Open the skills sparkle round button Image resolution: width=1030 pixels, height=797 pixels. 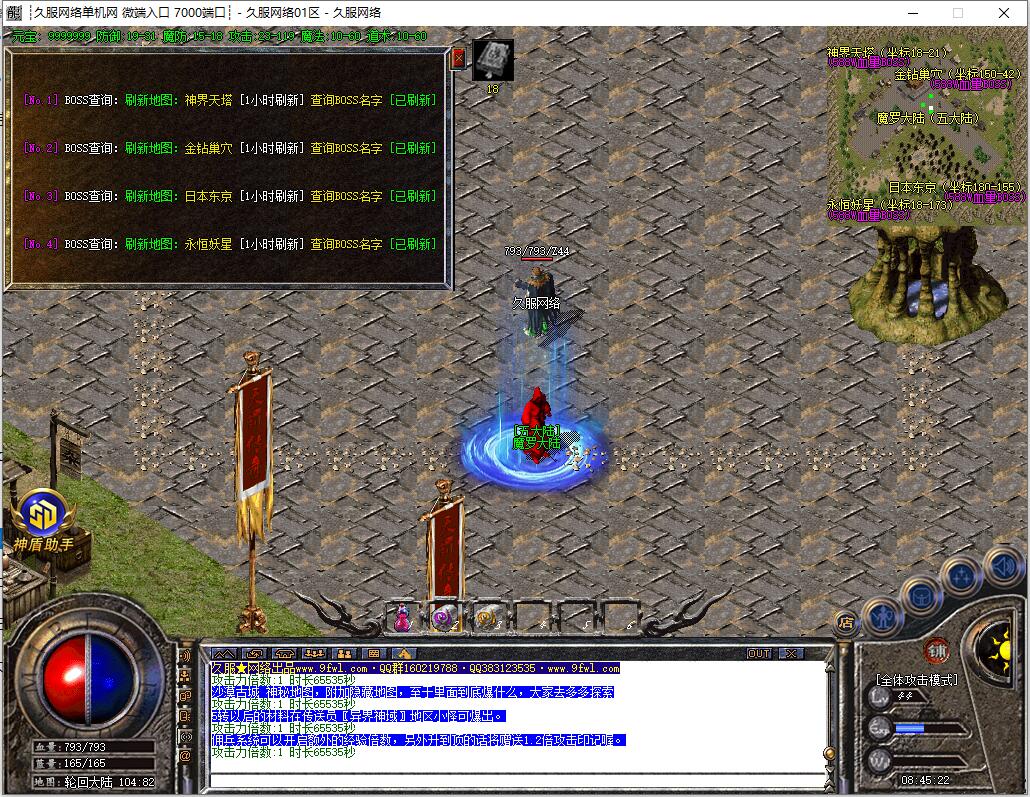coord(961,577)
